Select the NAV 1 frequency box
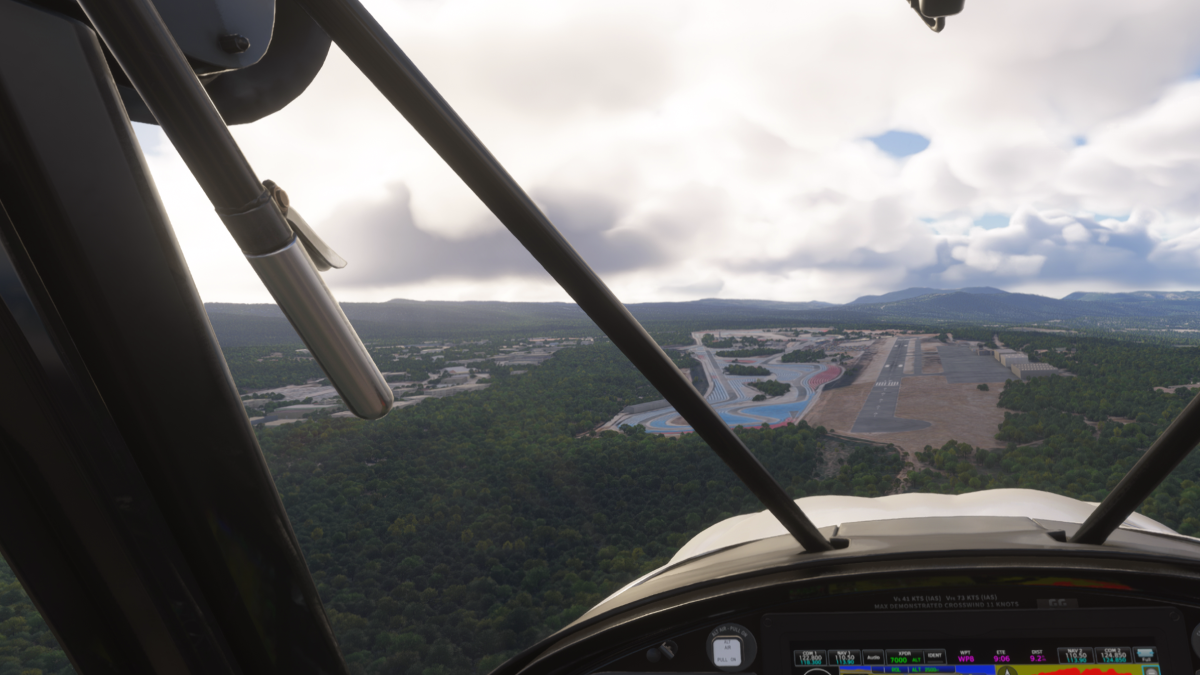 [843, 657]
